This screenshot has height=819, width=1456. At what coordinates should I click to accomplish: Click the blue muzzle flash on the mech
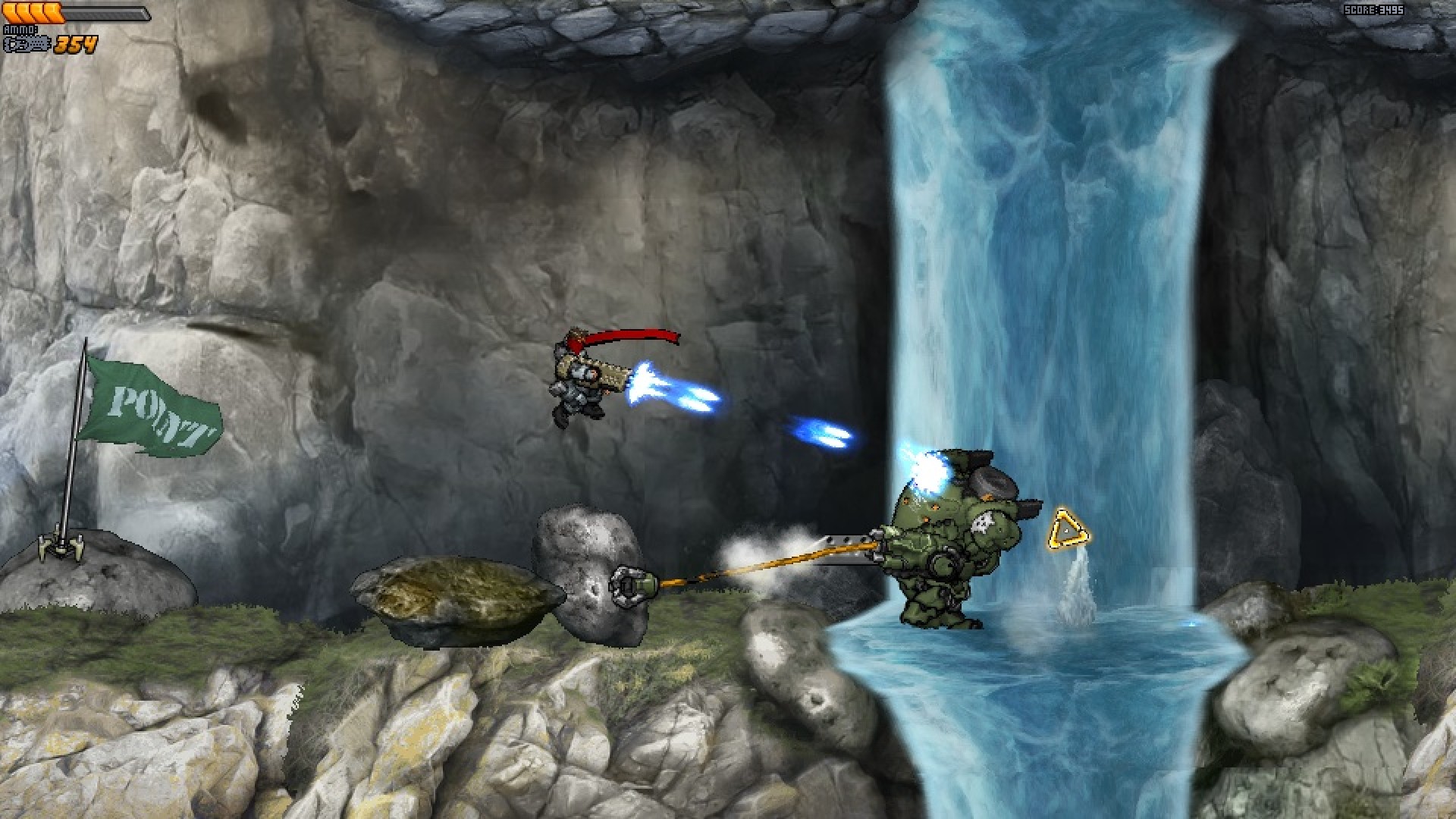(925, 470)
